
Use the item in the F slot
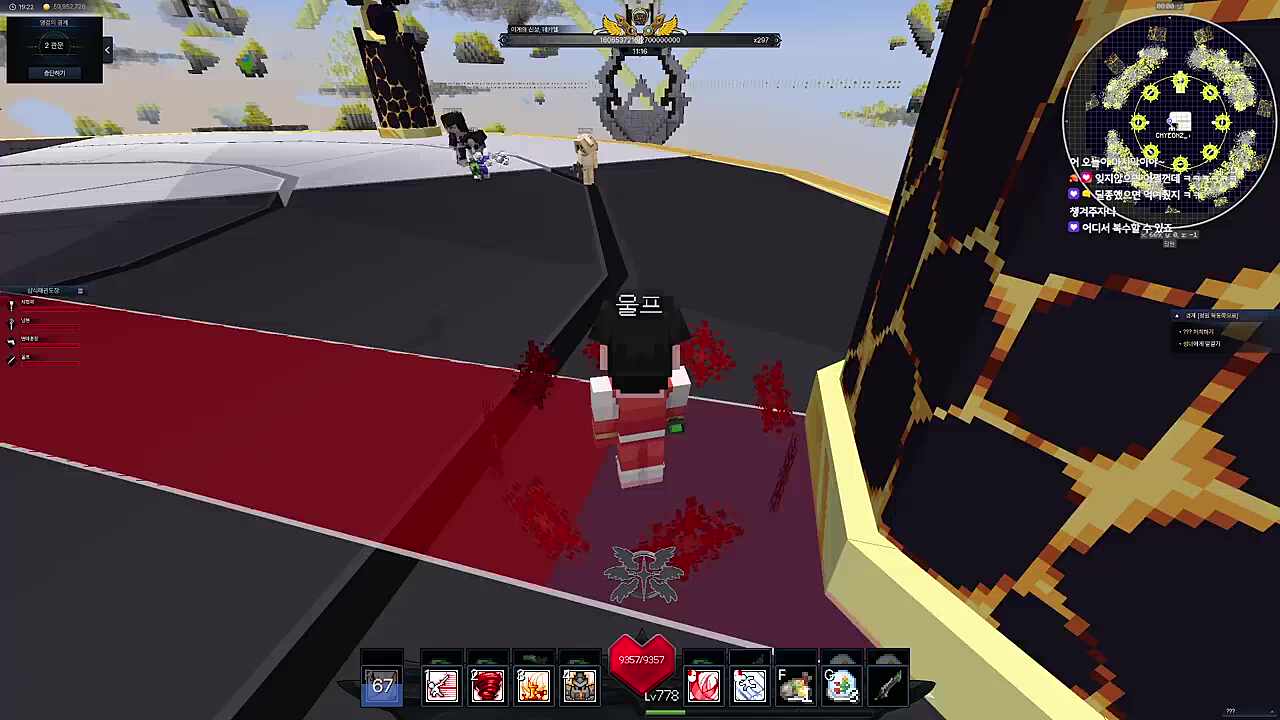pos(795,686)
